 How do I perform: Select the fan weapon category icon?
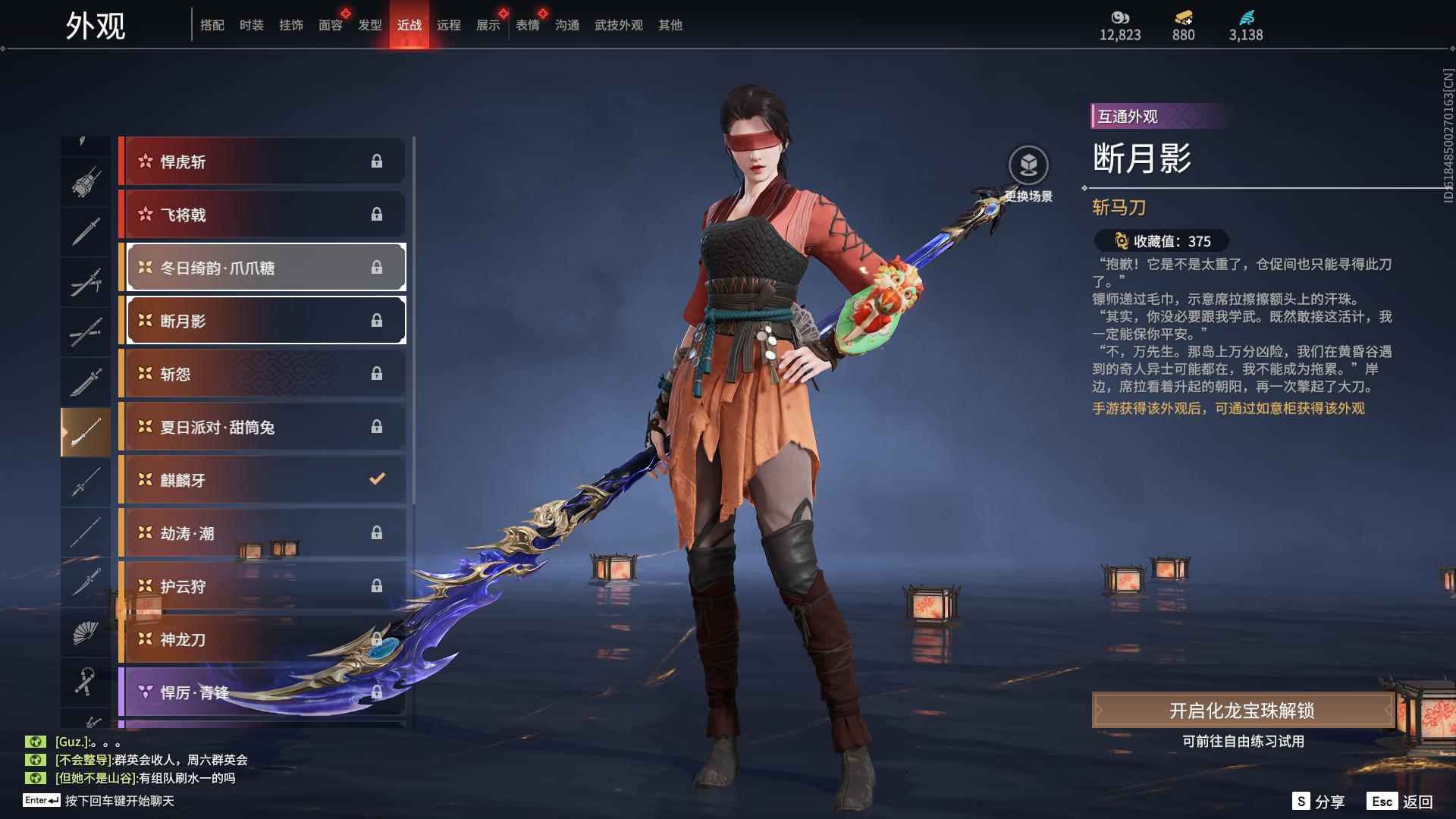tap(85, 635)
